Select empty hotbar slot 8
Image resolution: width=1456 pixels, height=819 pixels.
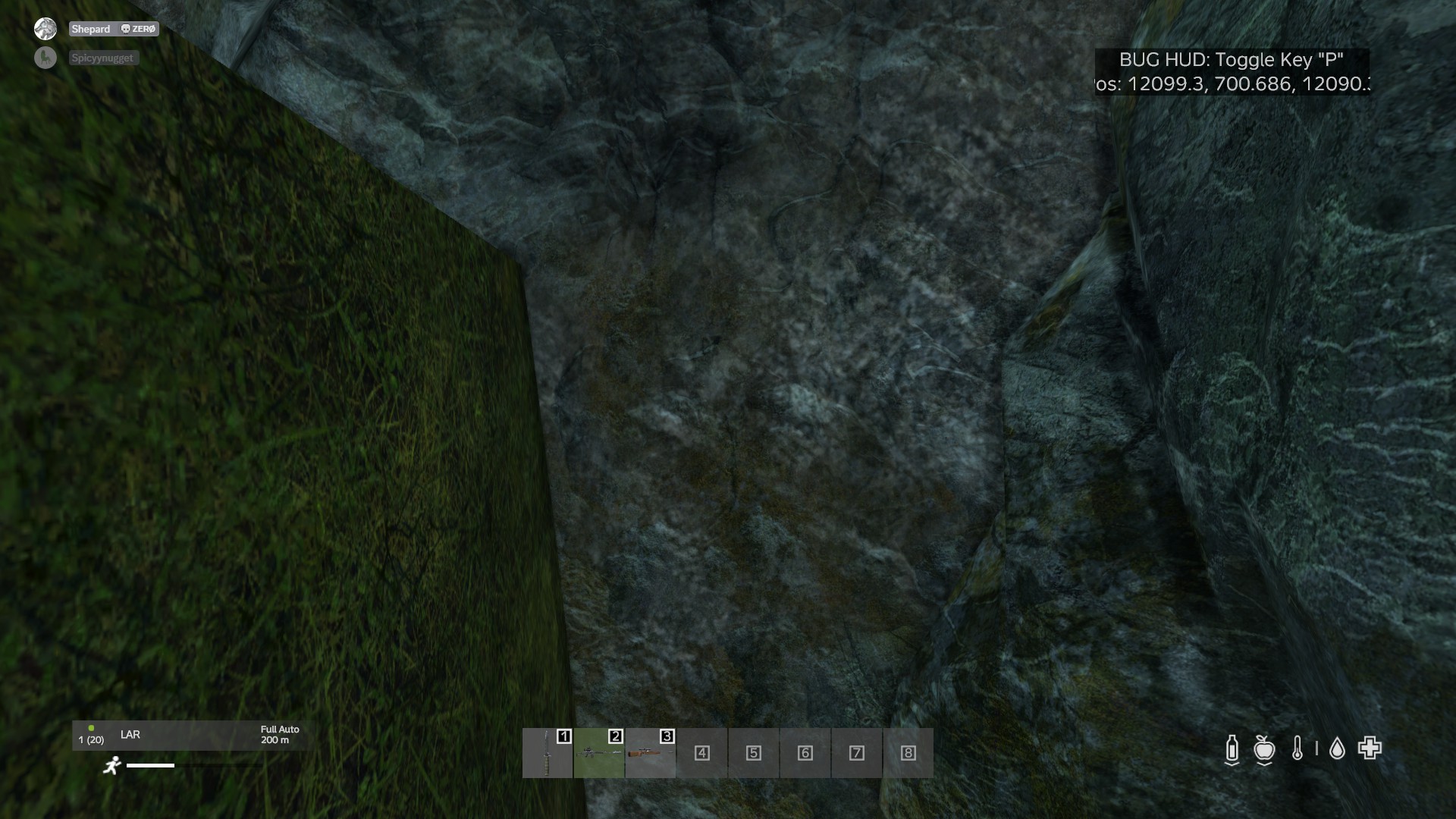tap(908, 753)
